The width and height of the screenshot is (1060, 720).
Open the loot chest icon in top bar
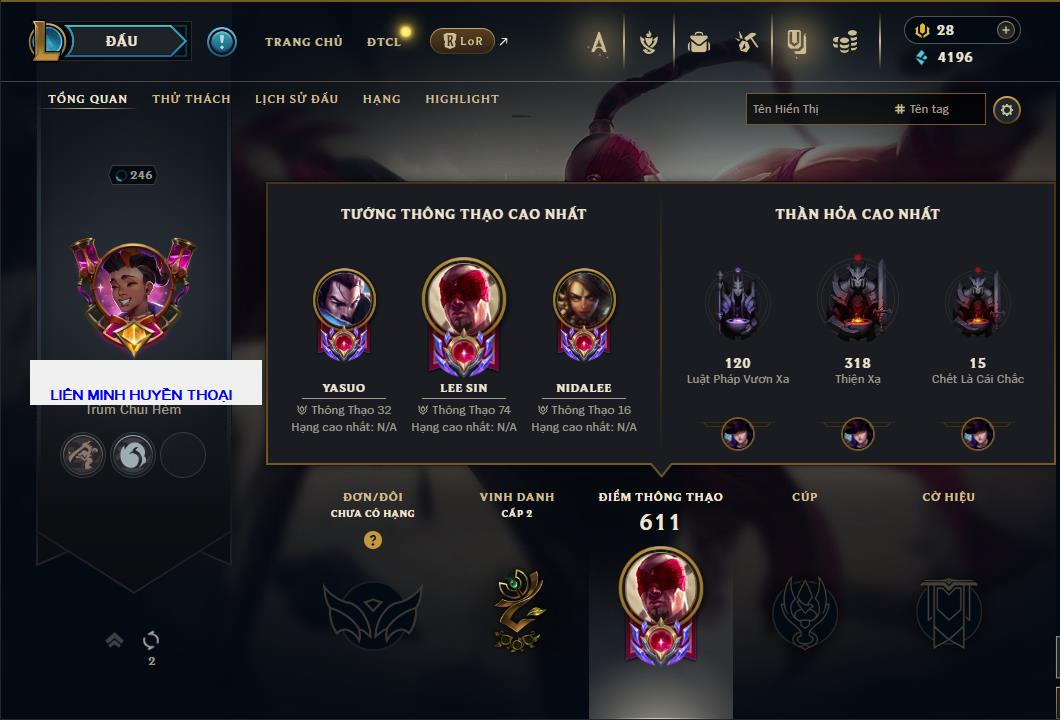(x=699, y=42)
